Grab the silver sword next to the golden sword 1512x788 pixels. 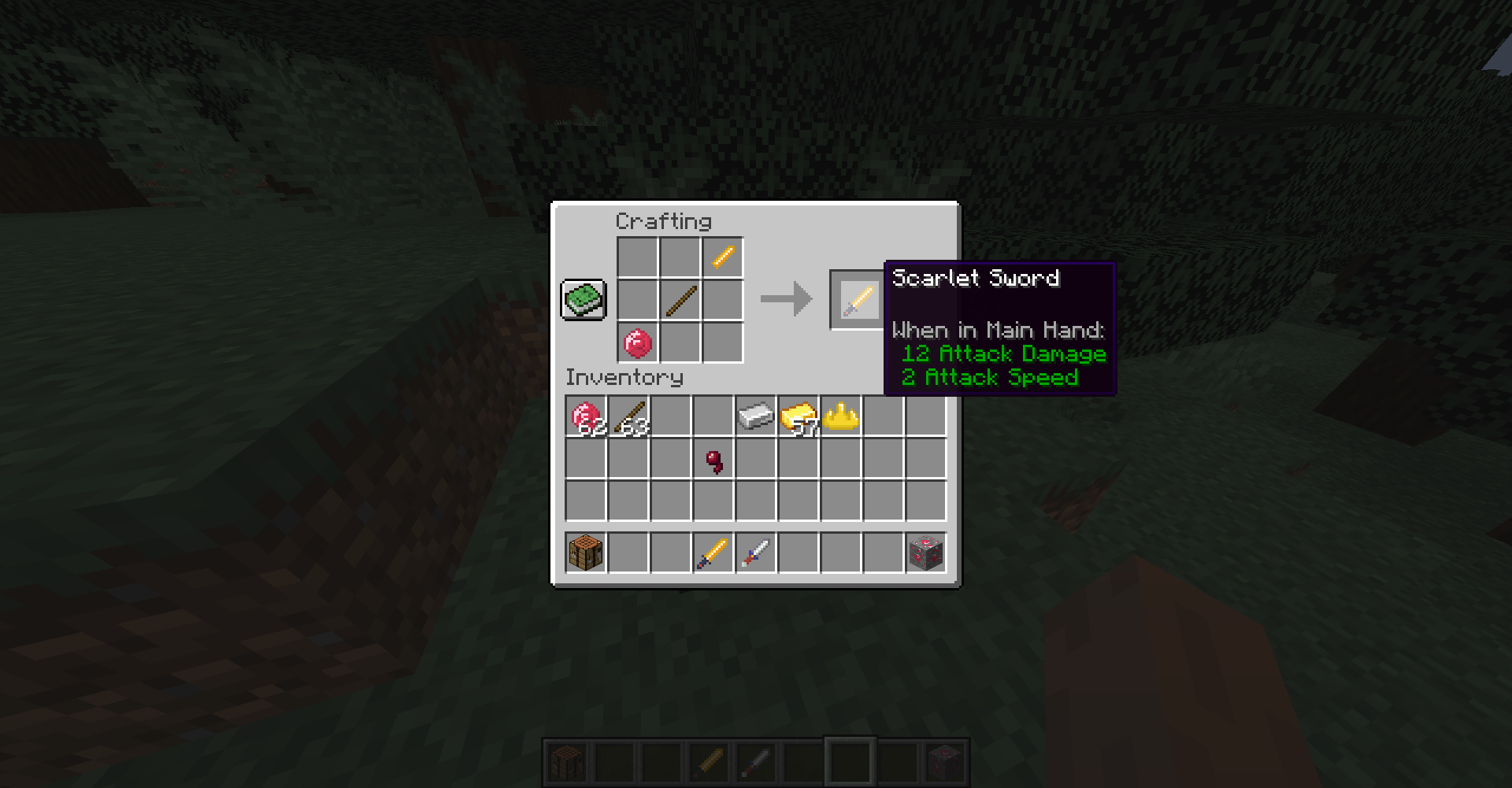(755, 552)
